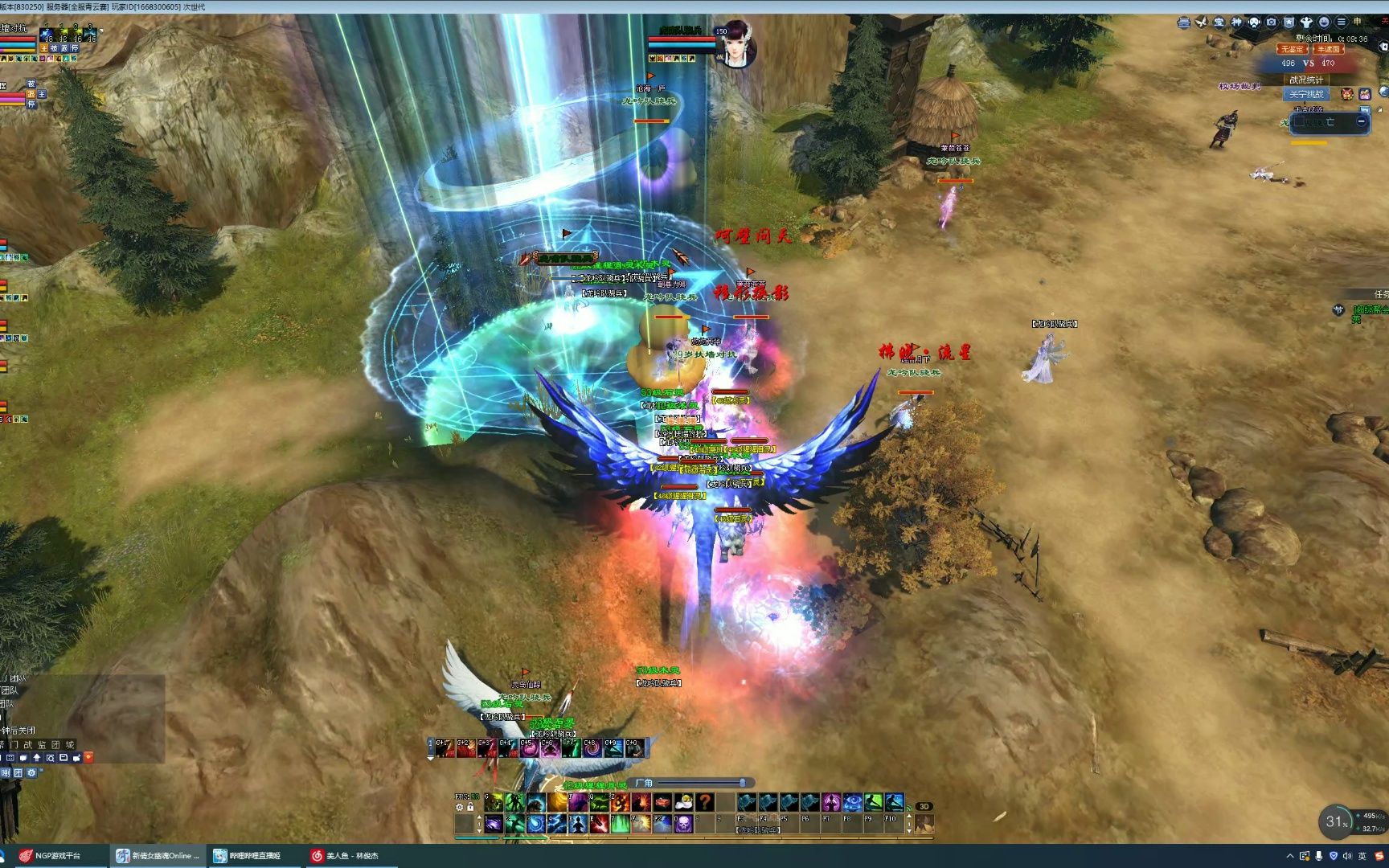
Task: Open the camera screenshot icon in top menu
Action: pos(1271,23)
